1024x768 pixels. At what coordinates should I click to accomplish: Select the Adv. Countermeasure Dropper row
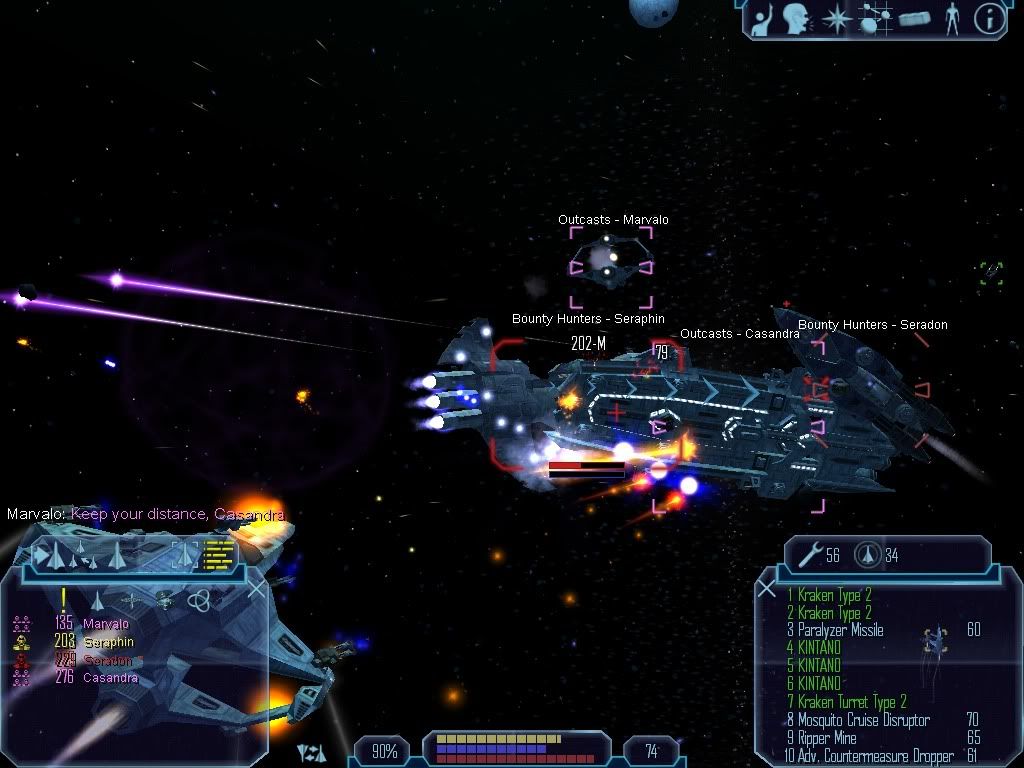(x=870, y=755)
